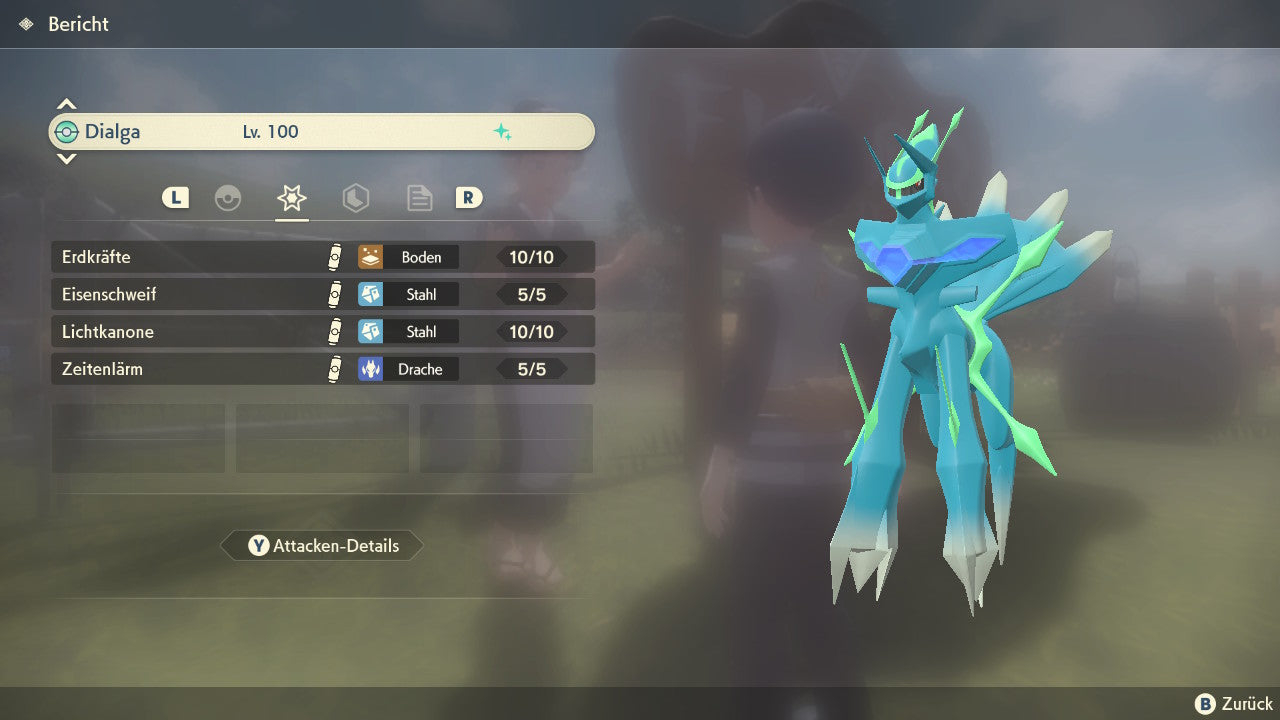Screen dimensions: 1280x720
Task: Open the document notes tab
Action: 419,198
